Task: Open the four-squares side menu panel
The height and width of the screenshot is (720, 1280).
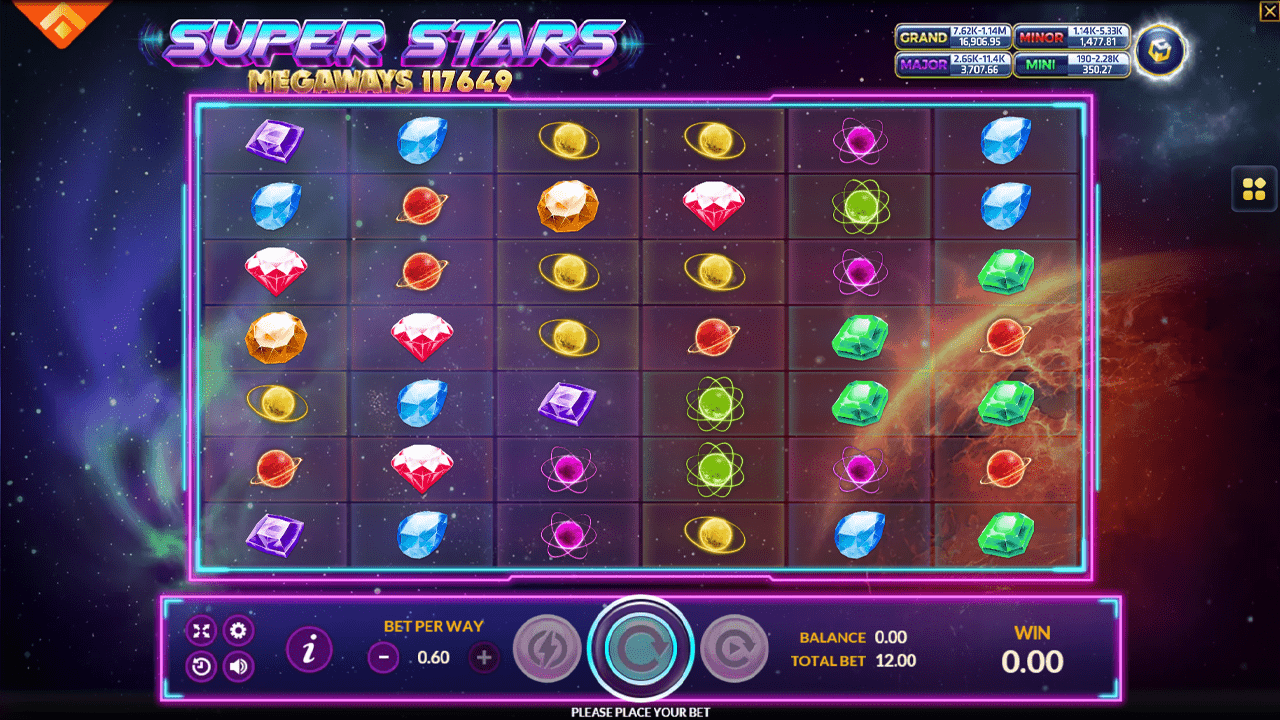Action: point(1255,189)
